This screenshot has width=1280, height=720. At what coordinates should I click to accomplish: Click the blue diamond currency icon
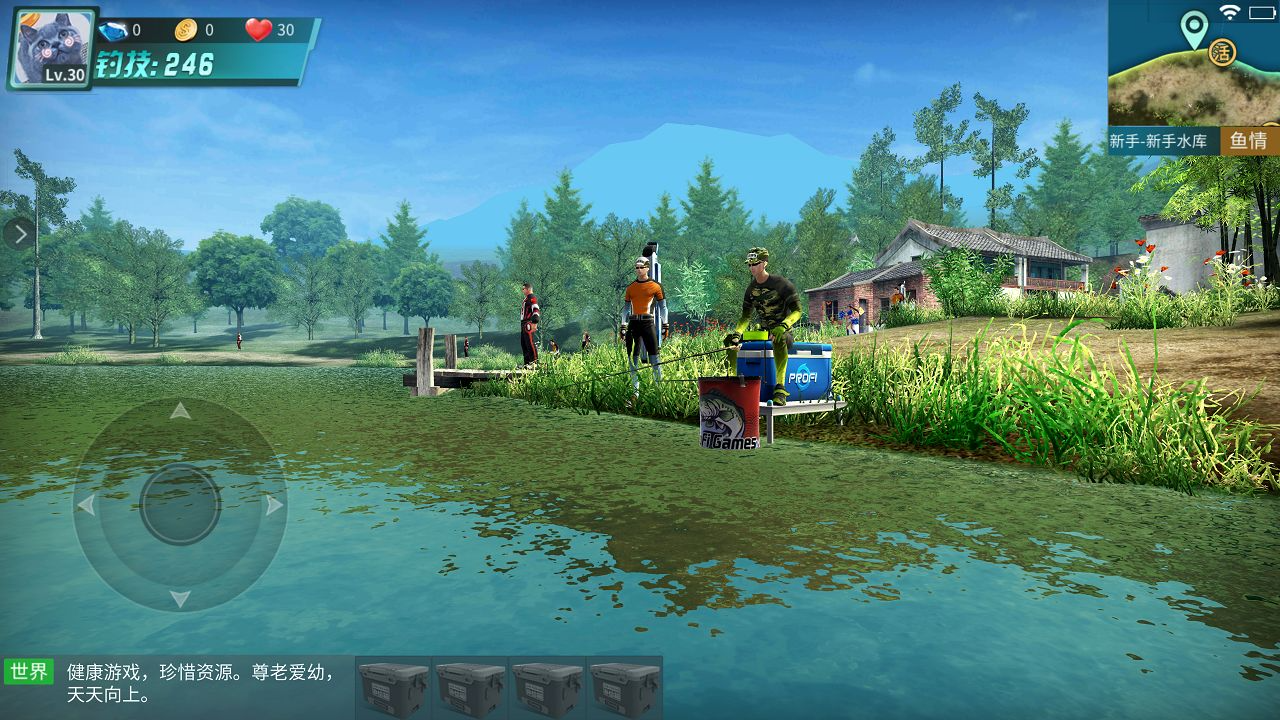tap(113, 30)
